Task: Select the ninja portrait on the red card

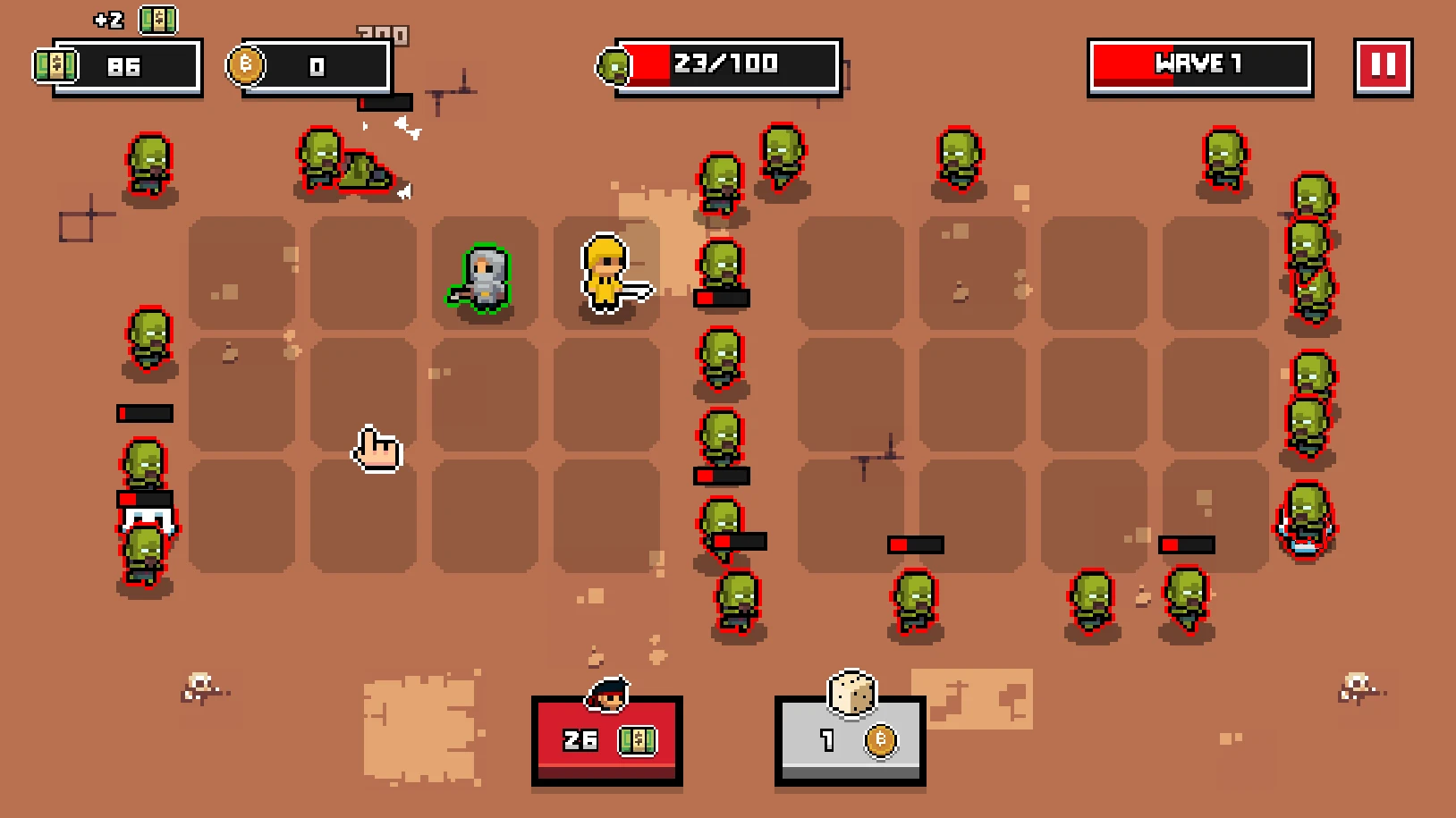Action: point(606,696)
